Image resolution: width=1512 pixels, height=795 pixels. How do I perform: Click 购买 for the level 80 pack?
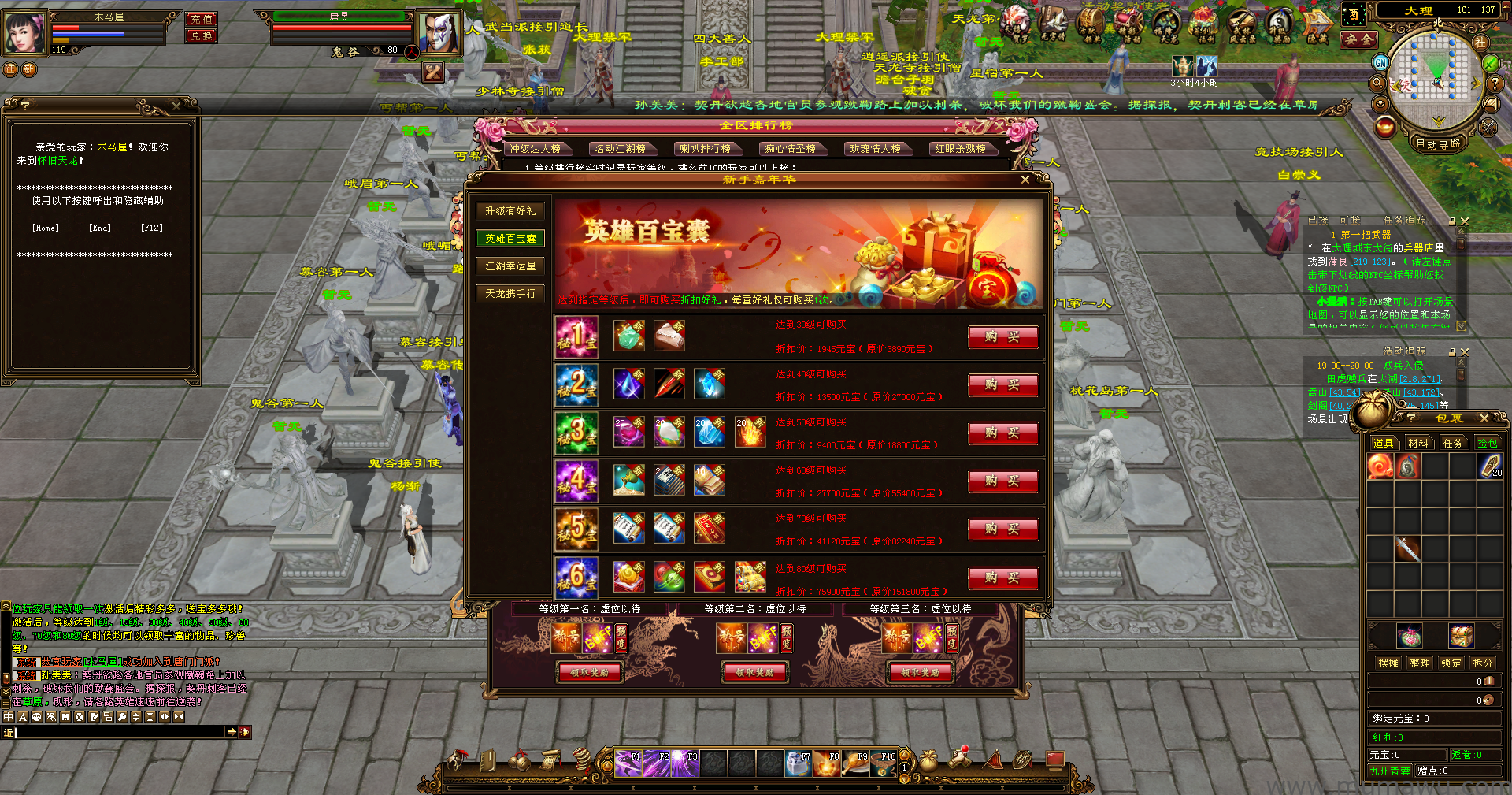click(1002, 578)
